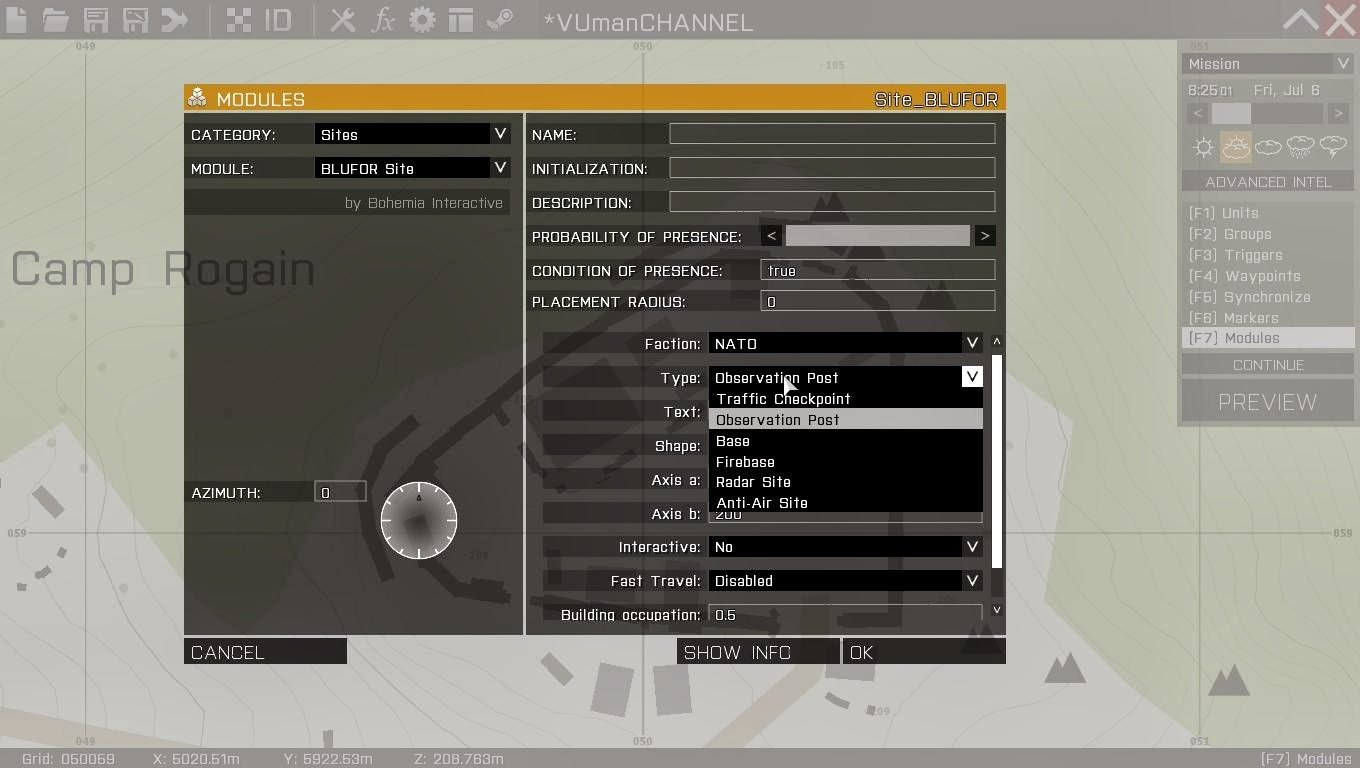
Task: Click the new mission icon
Action: coord(16,20)
